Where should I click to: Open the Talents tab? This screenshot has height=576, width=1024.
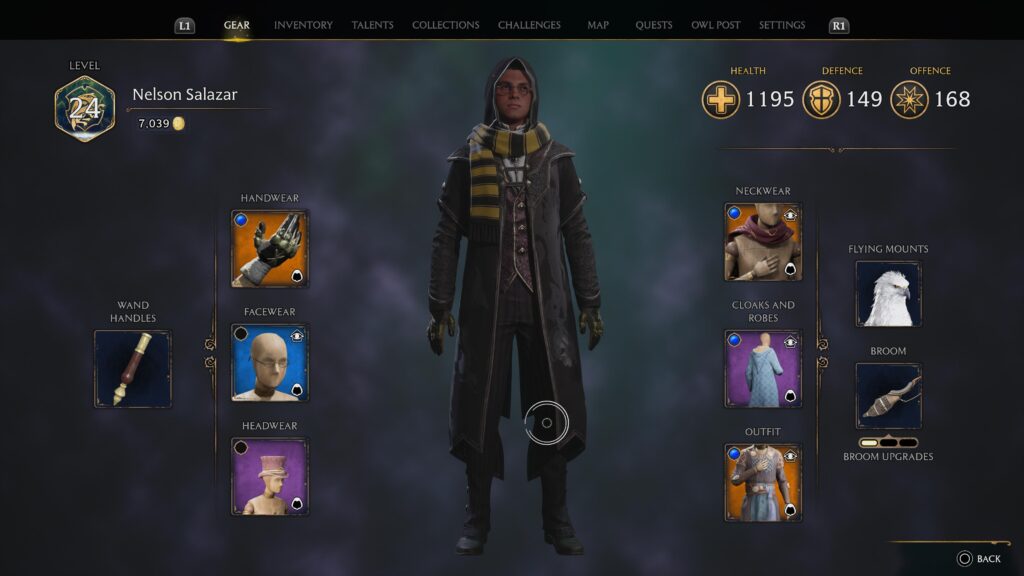(372, 25)
